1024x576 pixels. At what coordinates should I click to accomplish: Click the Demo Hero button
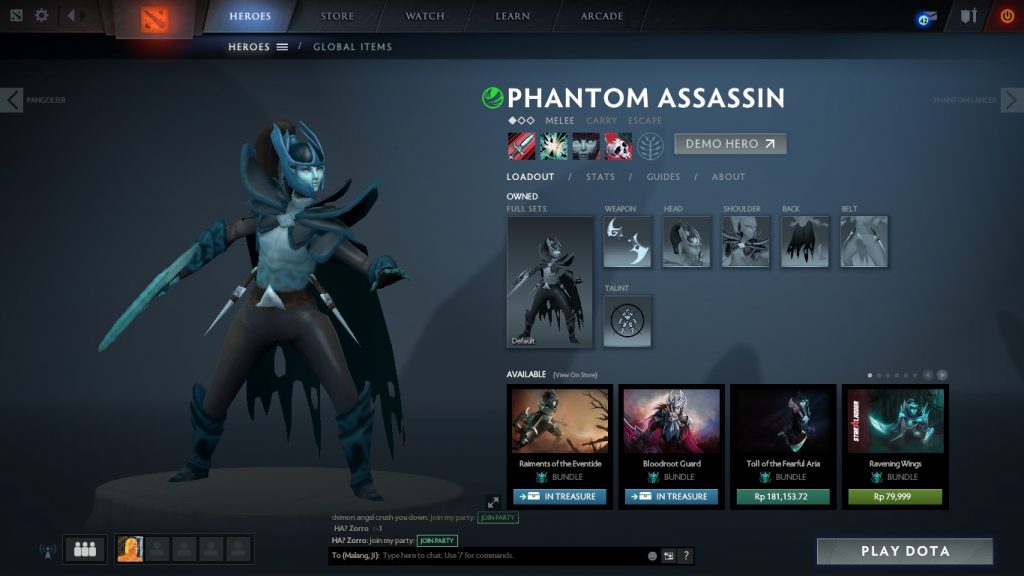tap(730, 144)
